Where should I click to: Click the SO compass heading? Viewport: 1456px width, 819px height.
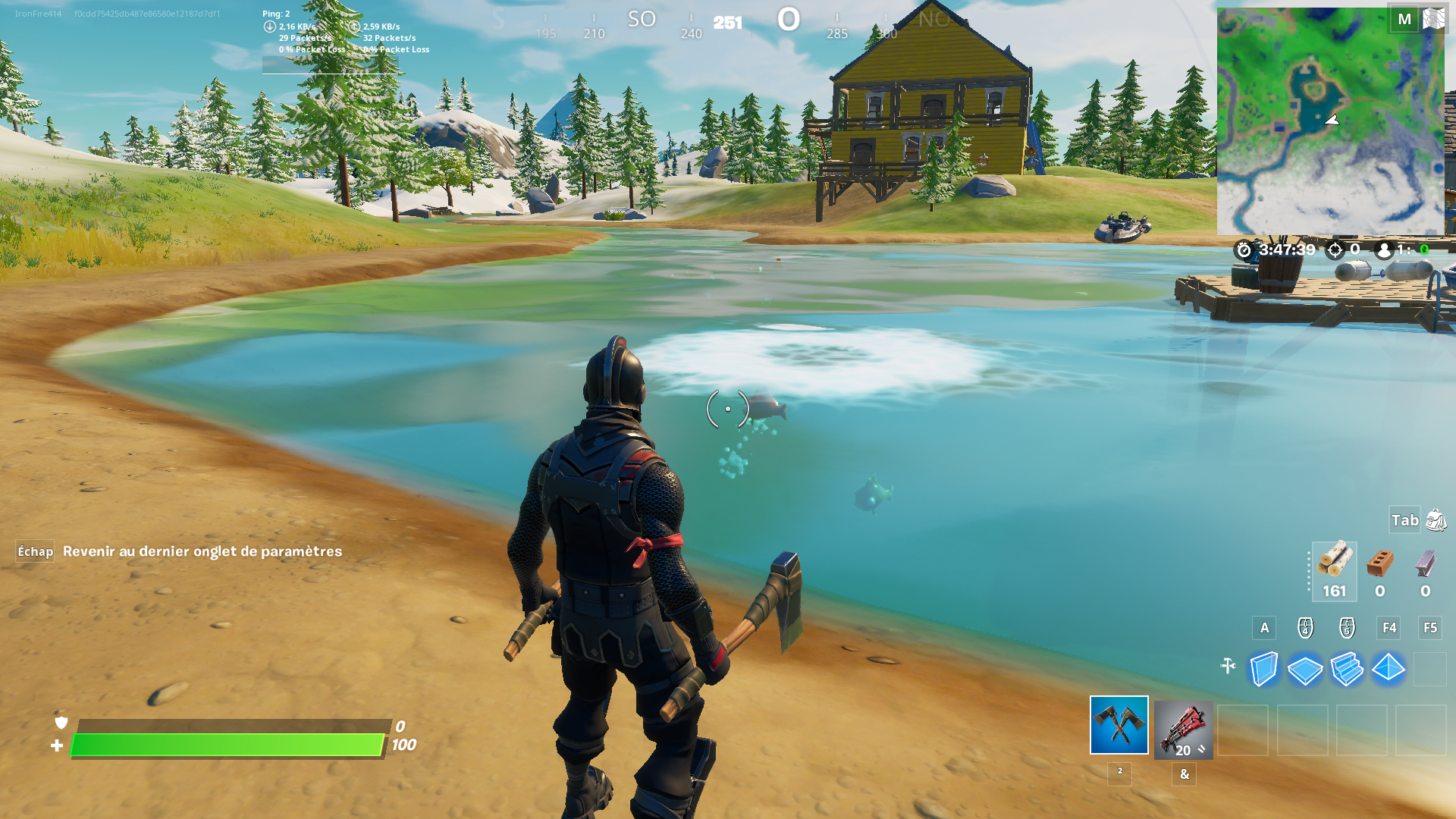click(642, 20)
